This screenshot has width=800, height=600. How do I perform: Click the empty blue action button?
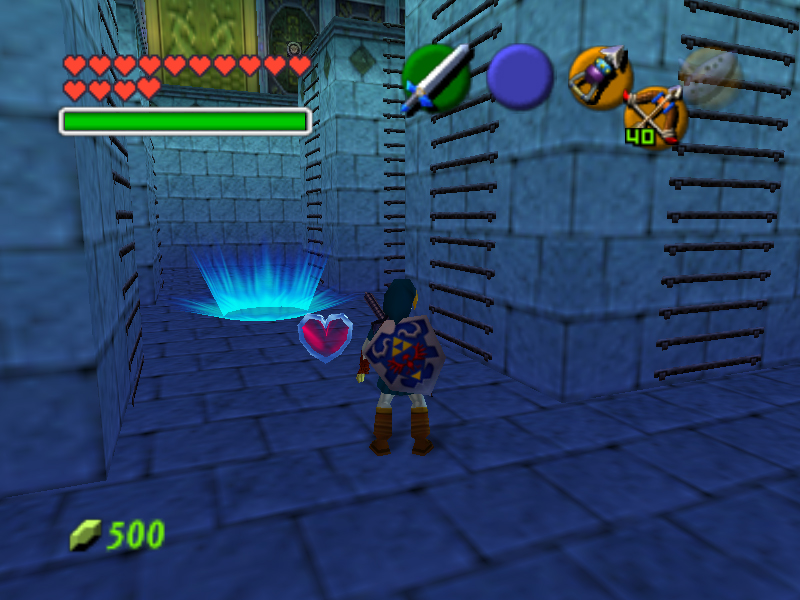coord(520,76)
